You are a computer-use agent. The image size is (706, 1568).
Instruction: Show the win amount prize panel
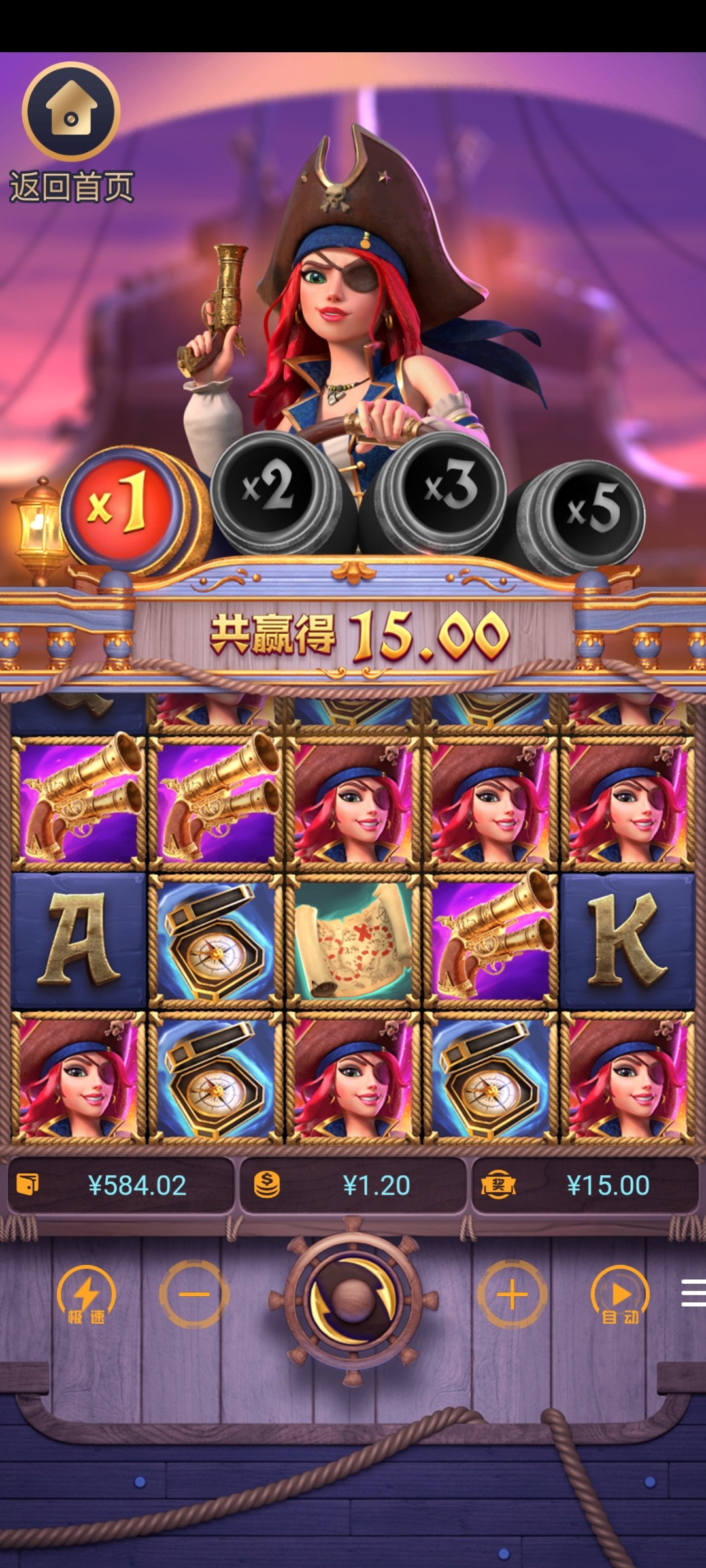point(584,1185)
